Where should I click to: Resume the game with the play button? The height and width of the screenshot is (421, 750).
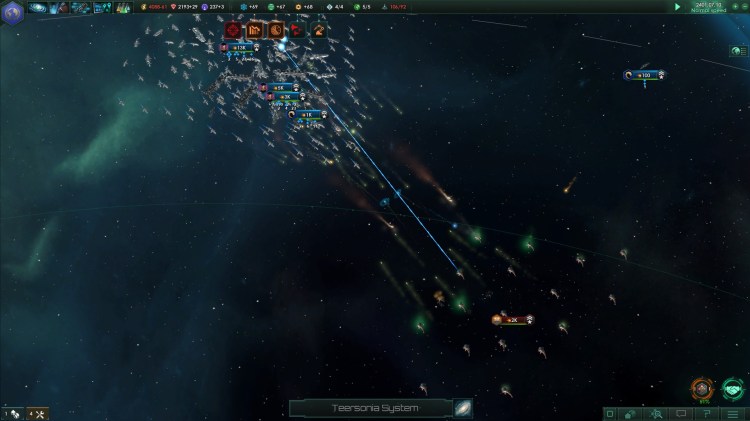click(678, 6)
